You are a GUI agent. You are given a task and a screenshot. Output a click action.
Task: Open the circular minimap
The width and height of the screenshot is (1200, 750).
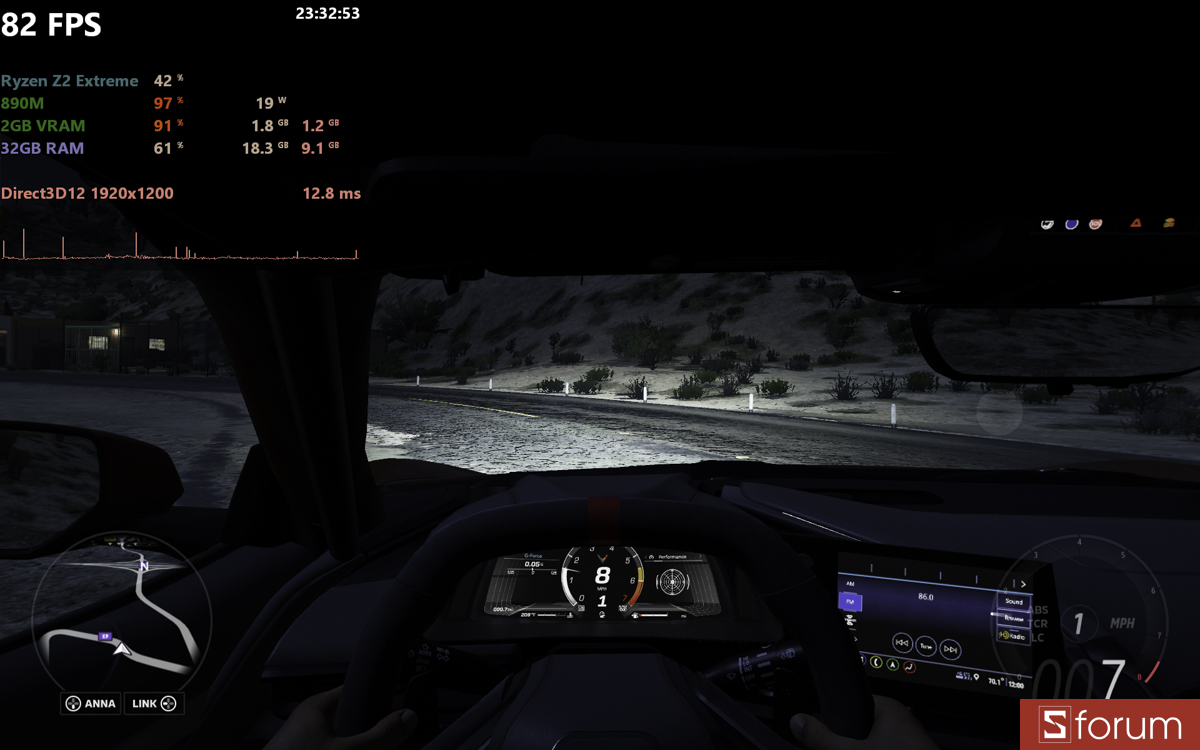[121, 612]
